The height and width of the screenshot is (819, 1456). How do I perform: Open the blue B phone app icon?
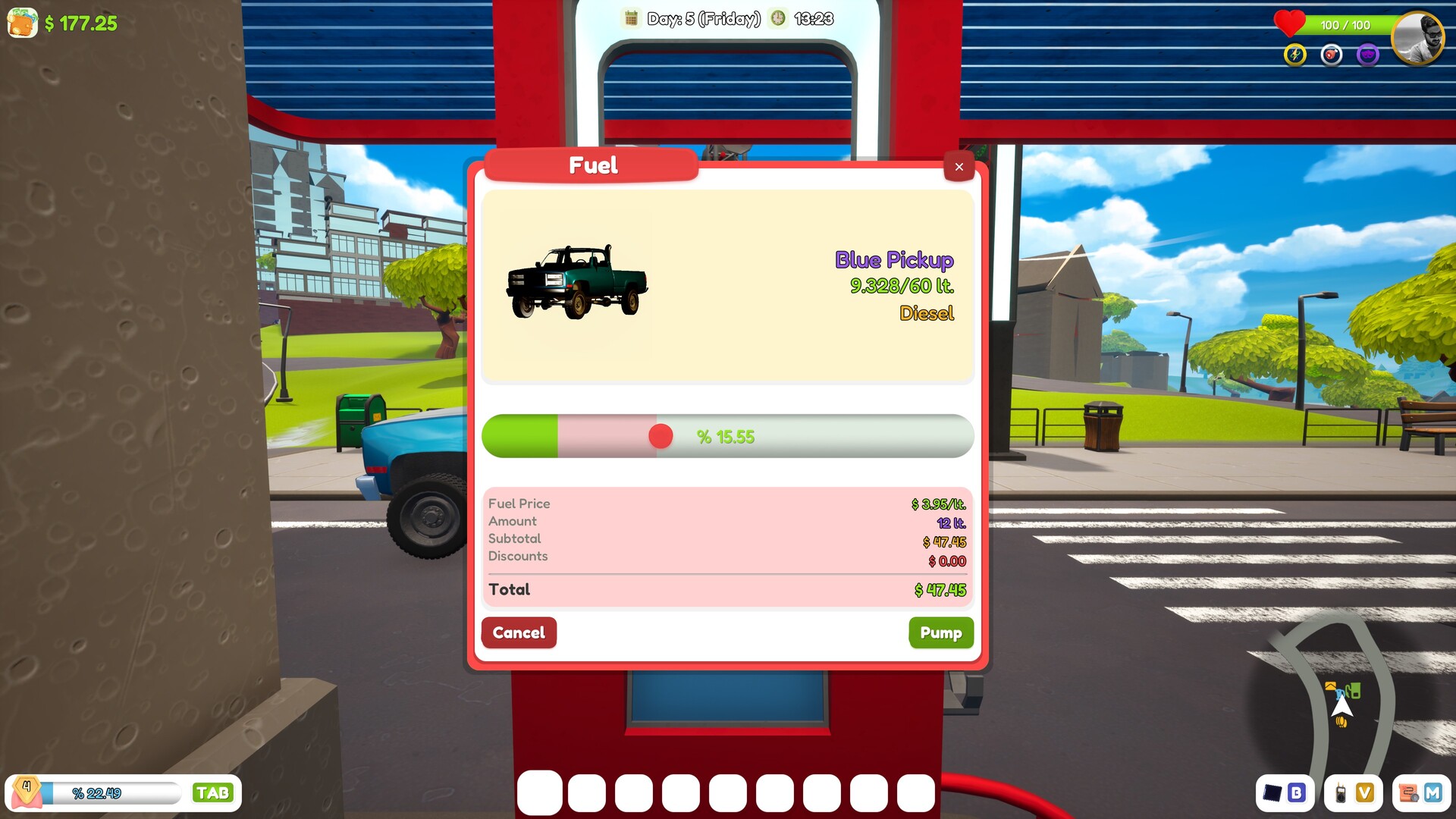(1297, 793)
